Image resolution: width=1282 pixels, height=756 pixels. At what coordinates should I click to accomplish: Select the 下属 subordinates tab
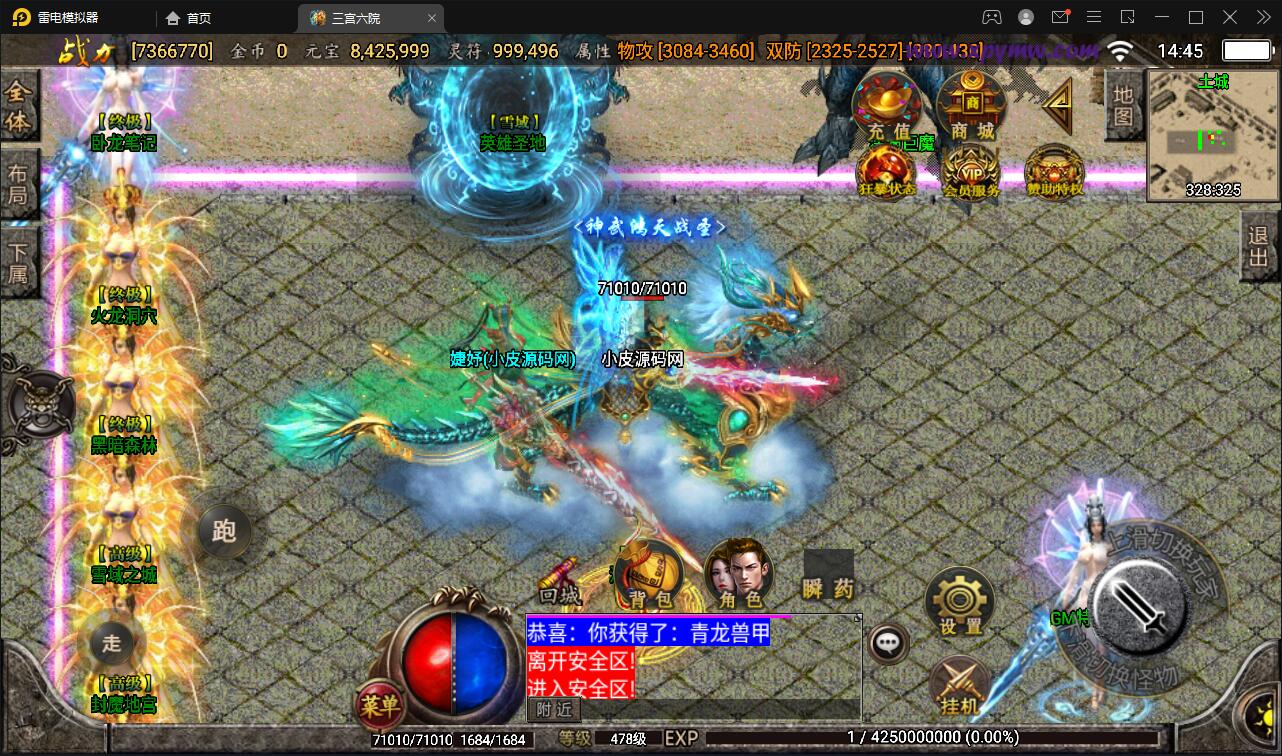18,262
